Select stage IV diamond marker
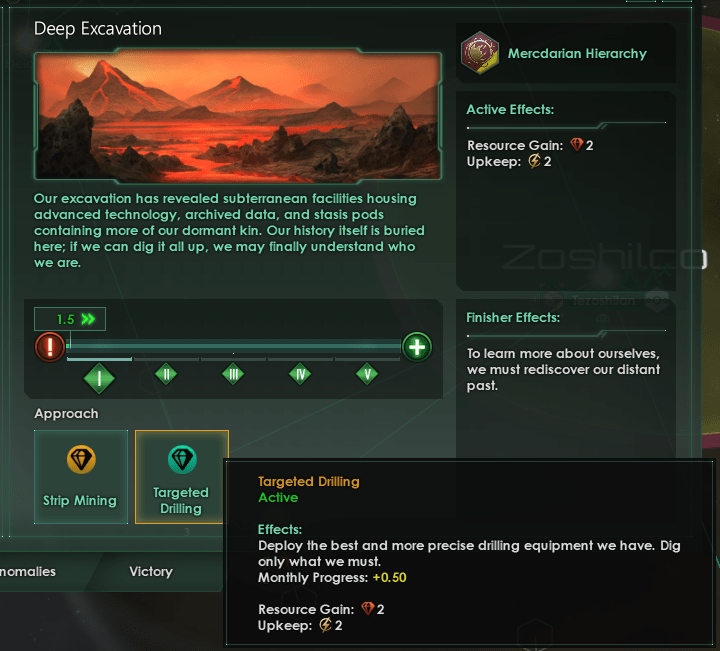This screenshot has width=720, height=651. [x=300, y=374]
